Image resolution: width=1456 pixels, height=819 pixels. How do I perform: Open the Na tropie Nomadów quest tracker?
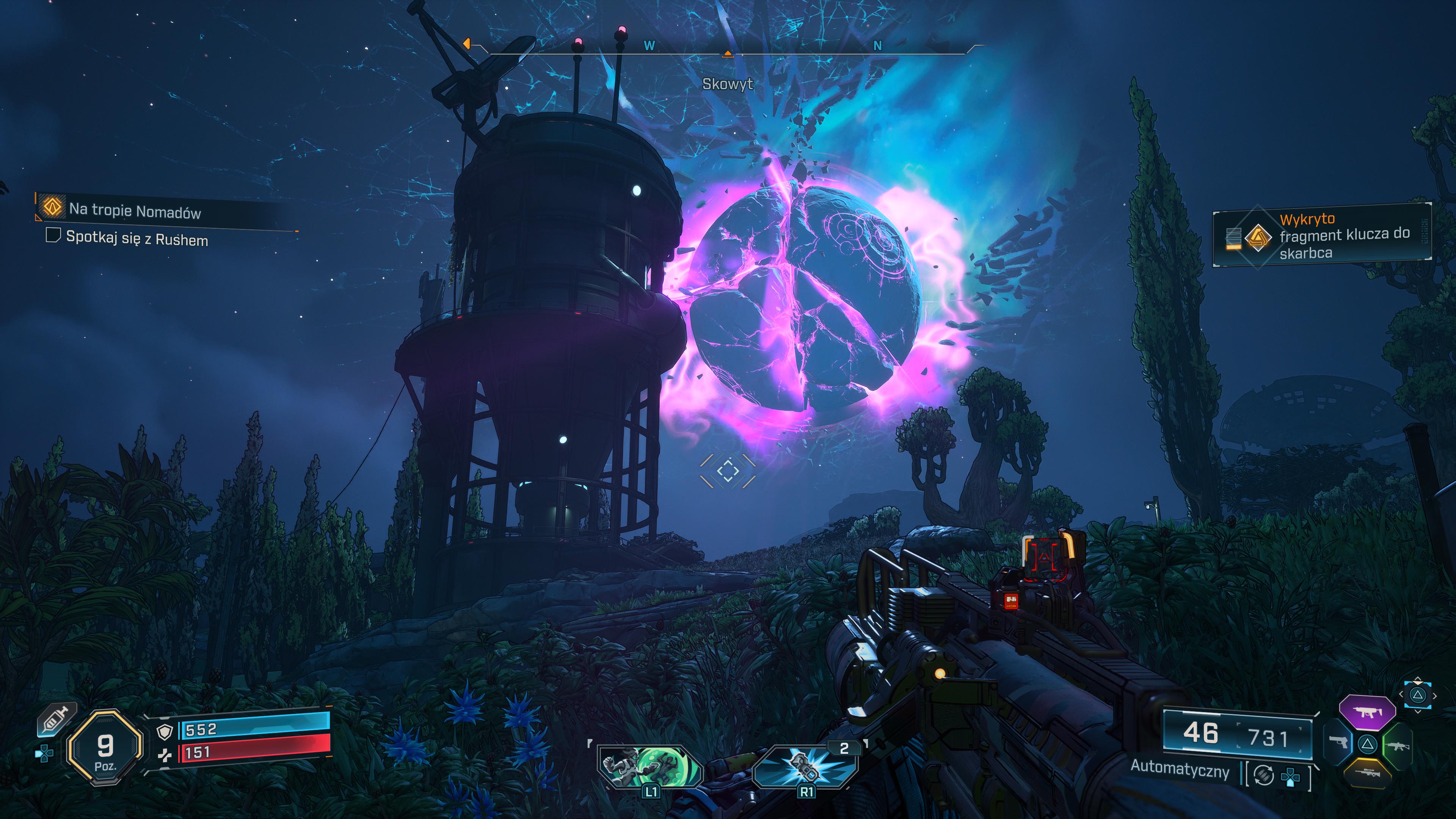click(x=135, y=211)
